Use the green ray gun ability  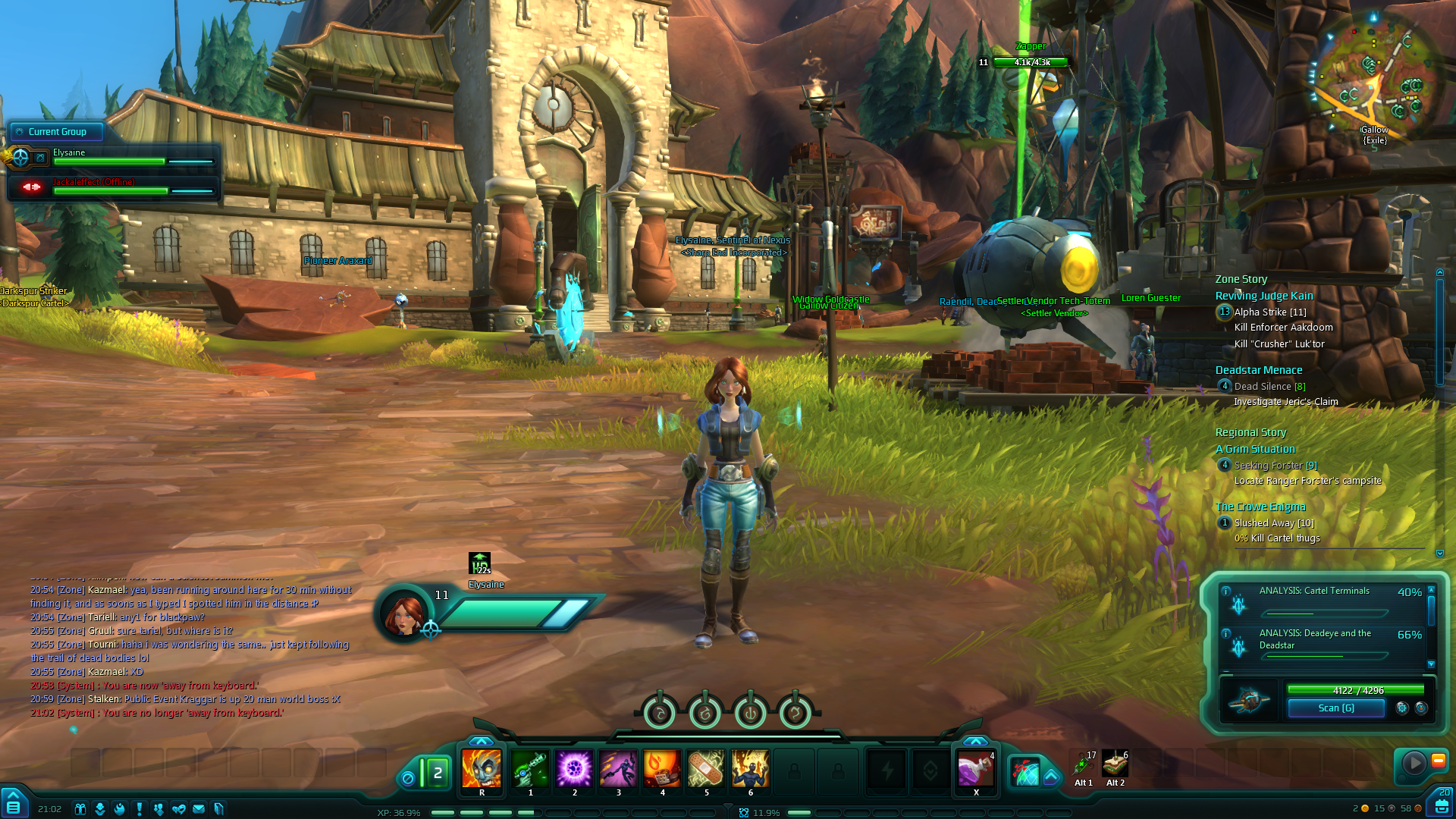(530, 768)
